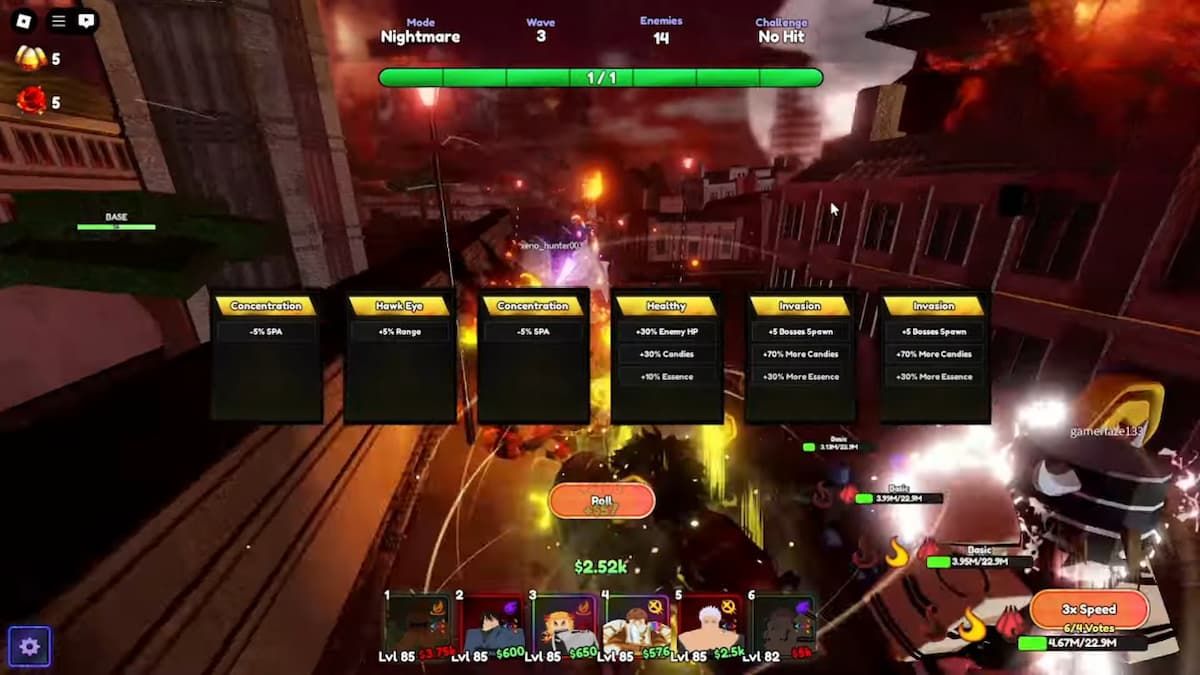Open the three-line hamburger menu
The image size is (1200, 675).
click(x=58, y=20)
